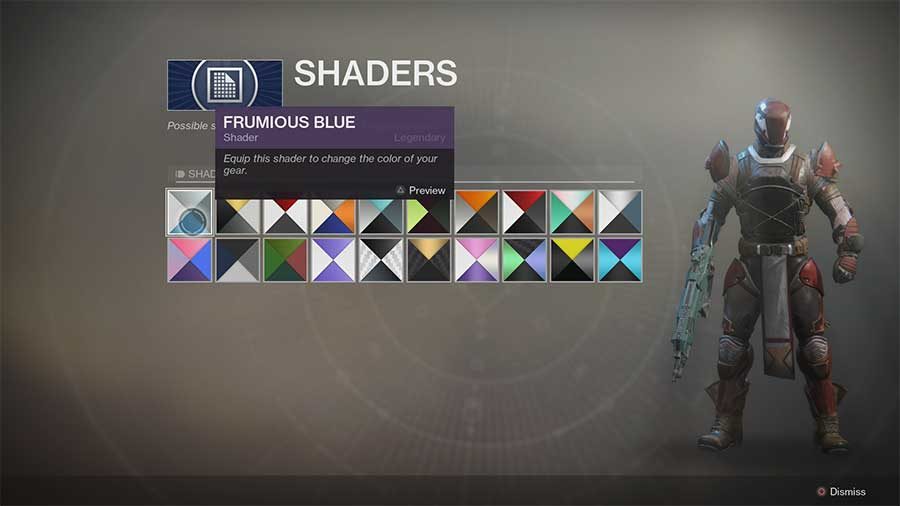Choose the orange and dark blue shader

pyautogui.click(x=333, y=213)
